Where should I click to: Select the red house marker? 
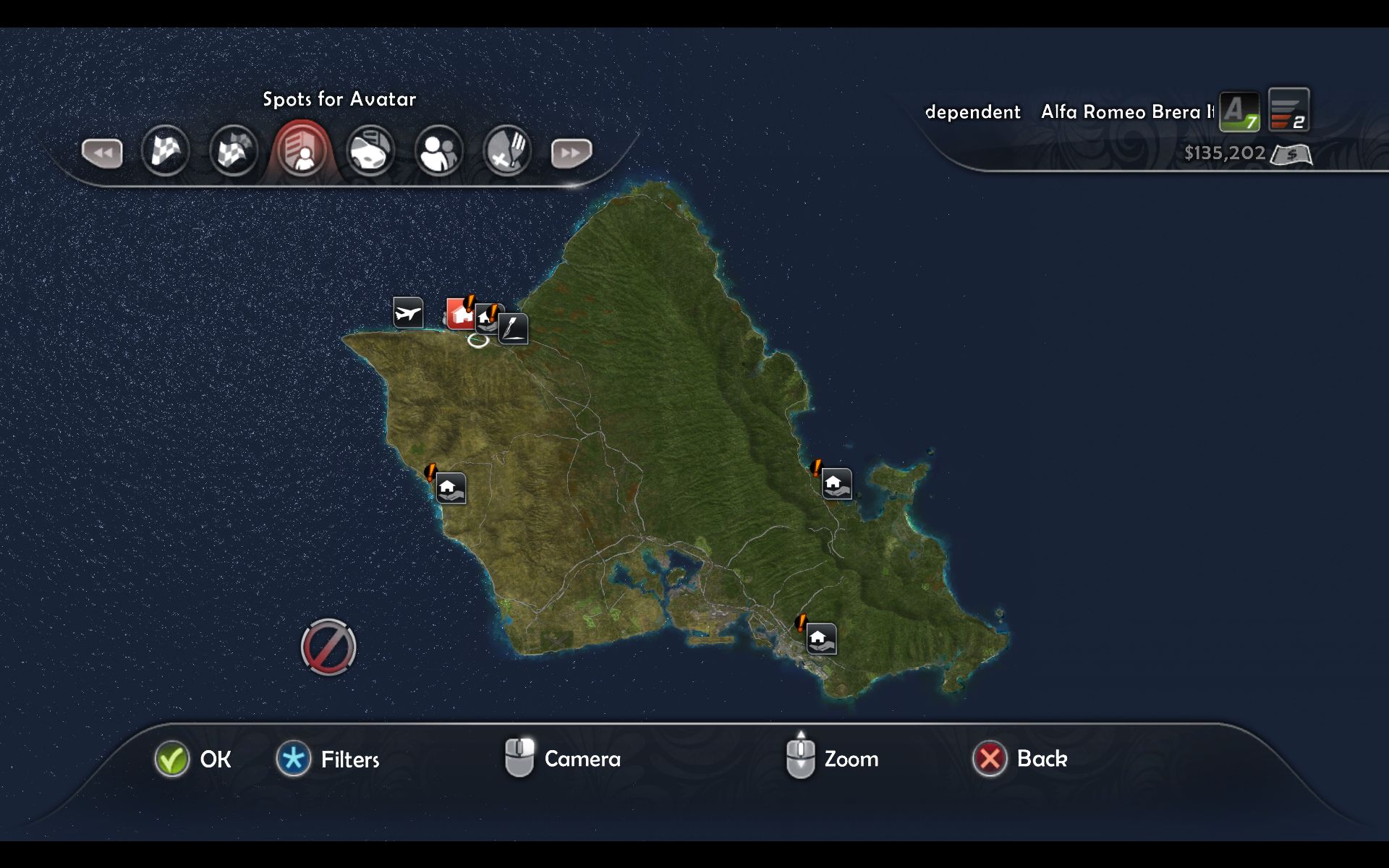point(460,315)
